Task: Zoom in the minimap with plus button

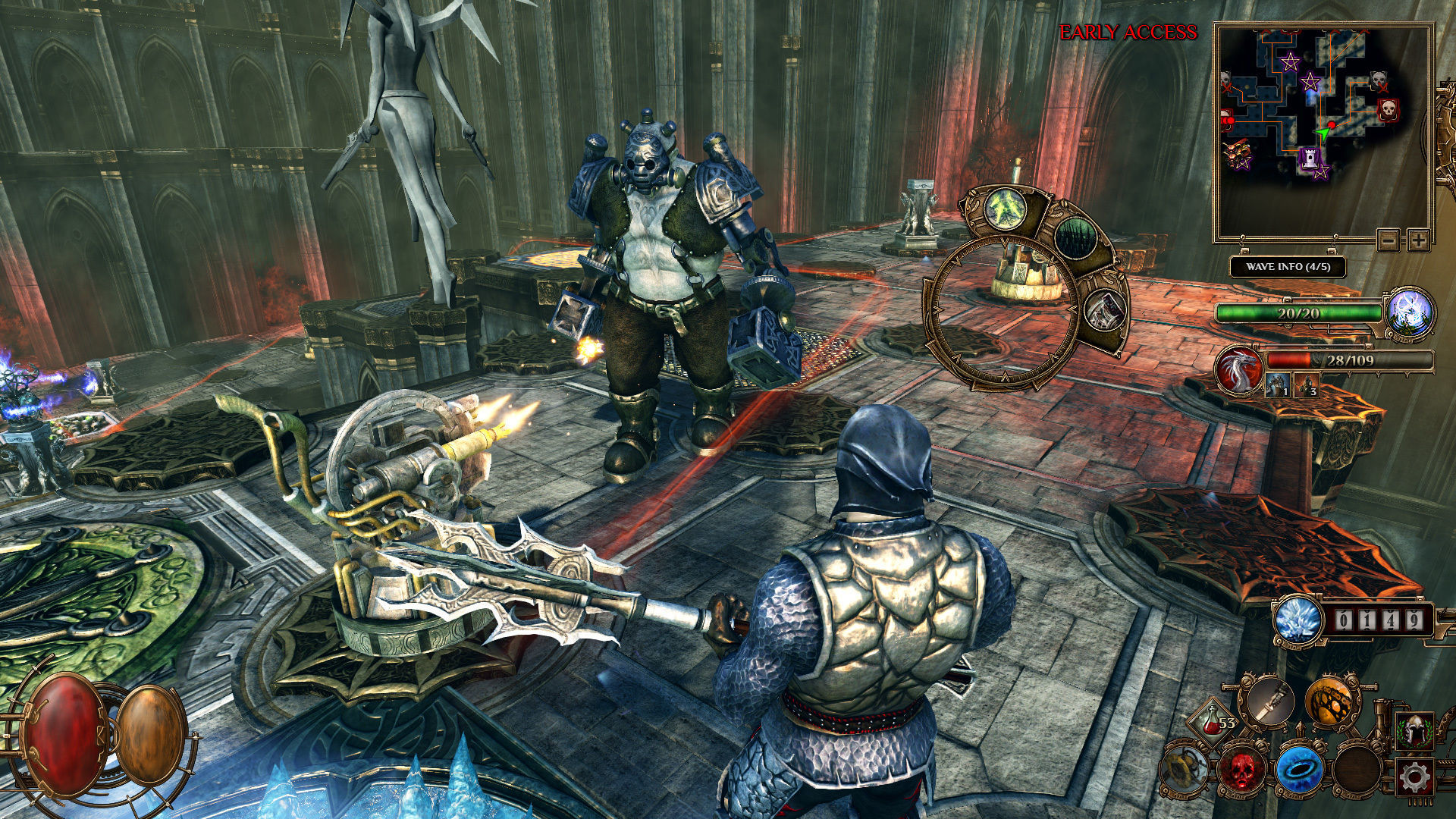Action: click(1418, 241)
